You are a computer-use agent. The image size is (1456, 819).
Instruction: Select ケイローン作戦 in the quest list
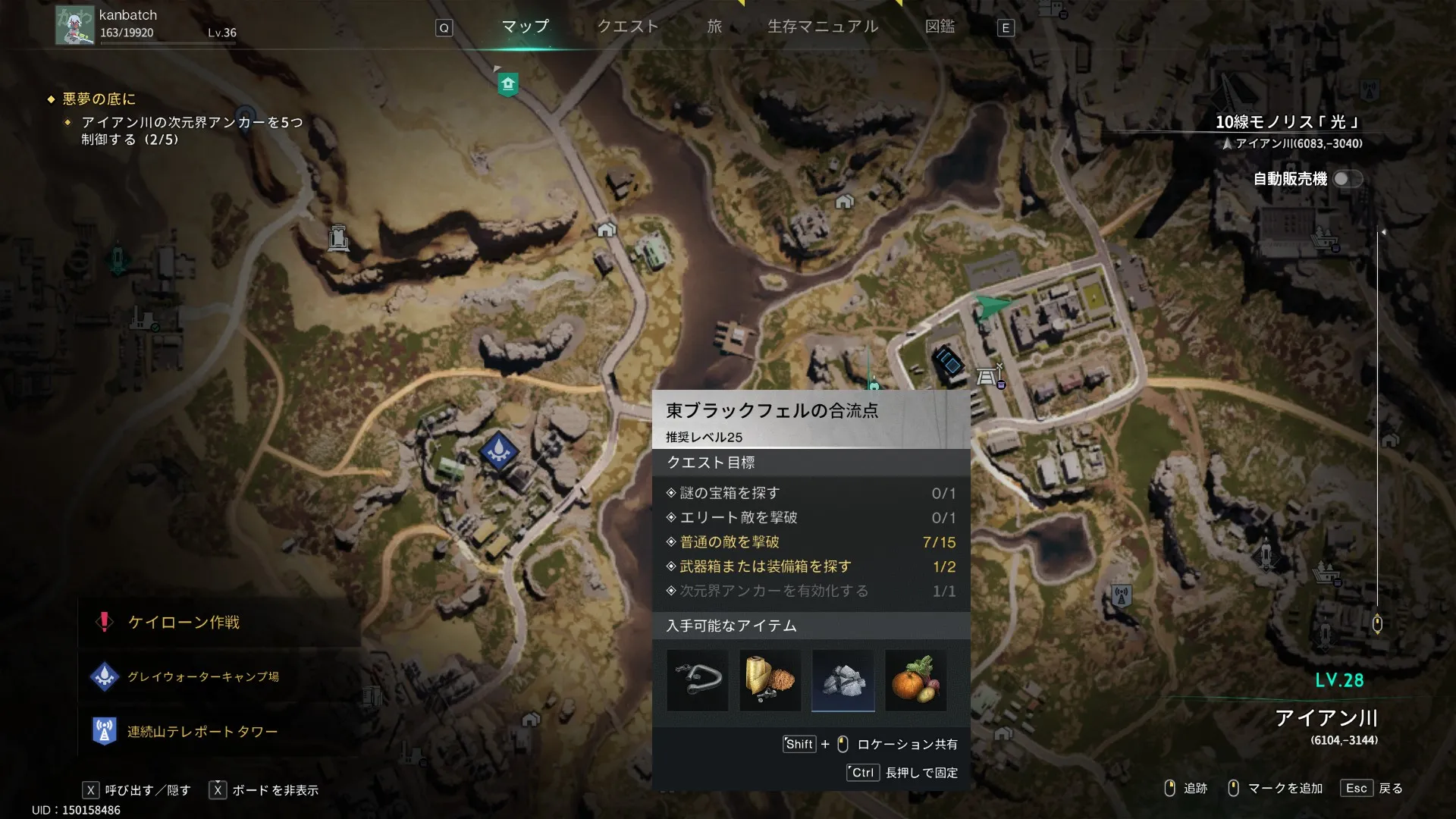[x=184, y=623]
